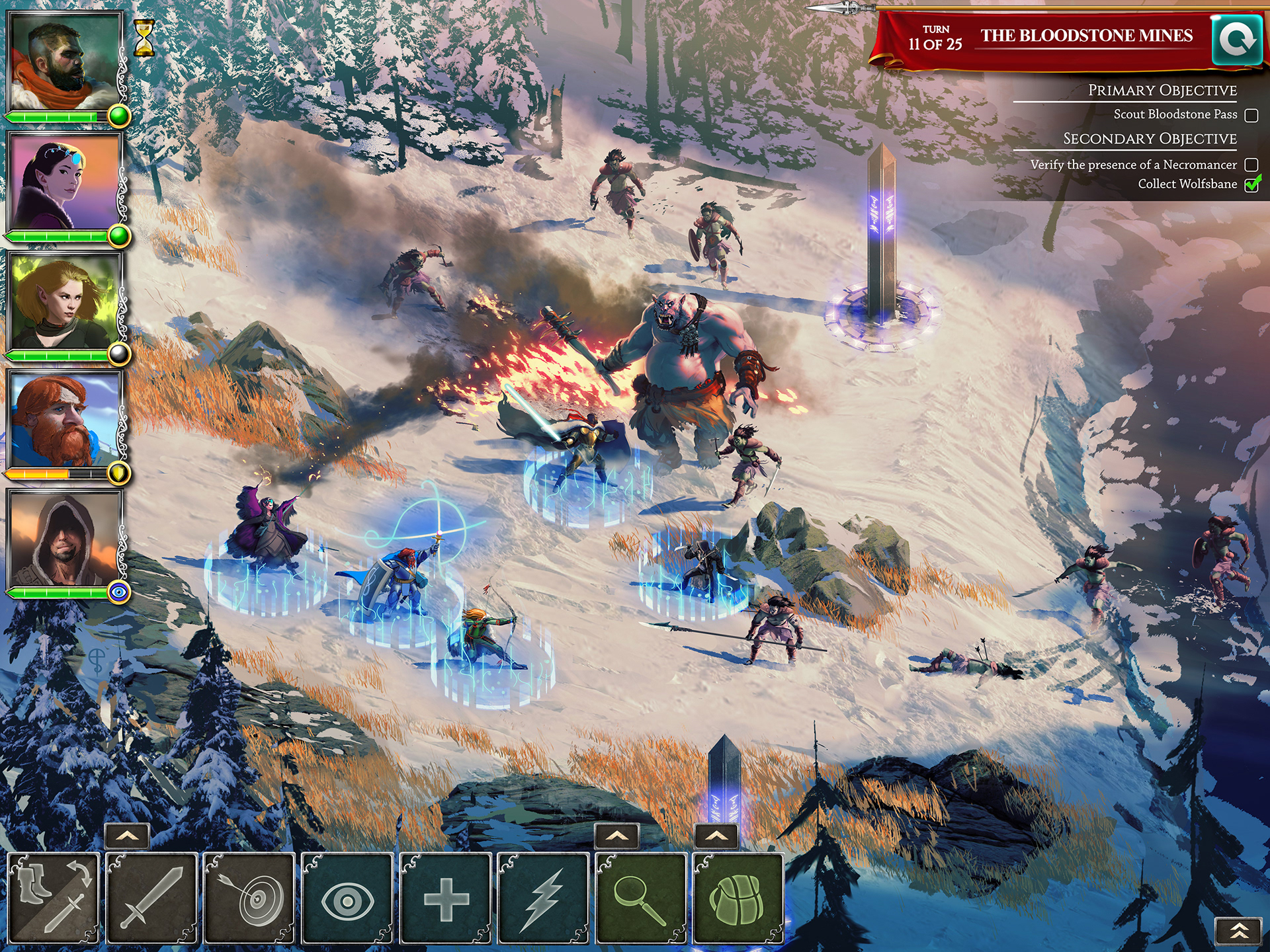Click the Scout Bloodstone Pass objective

click(1175, 114)
